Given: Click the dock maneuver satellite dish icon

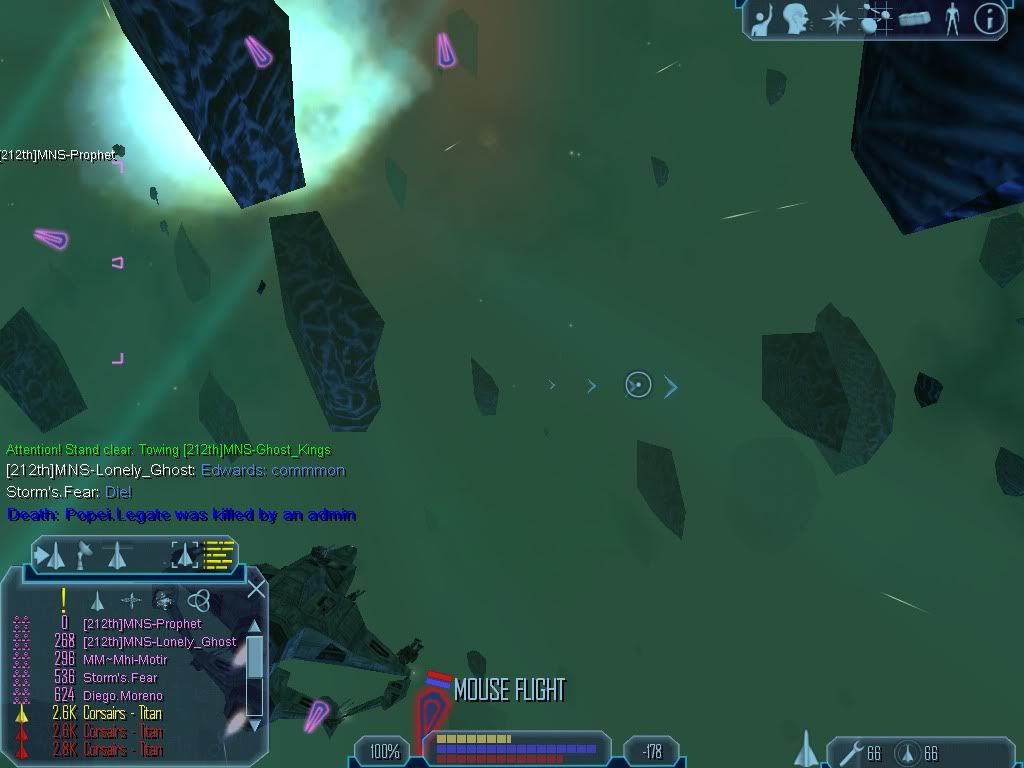Looking at the screenshot, I should (x=85, y=553).
